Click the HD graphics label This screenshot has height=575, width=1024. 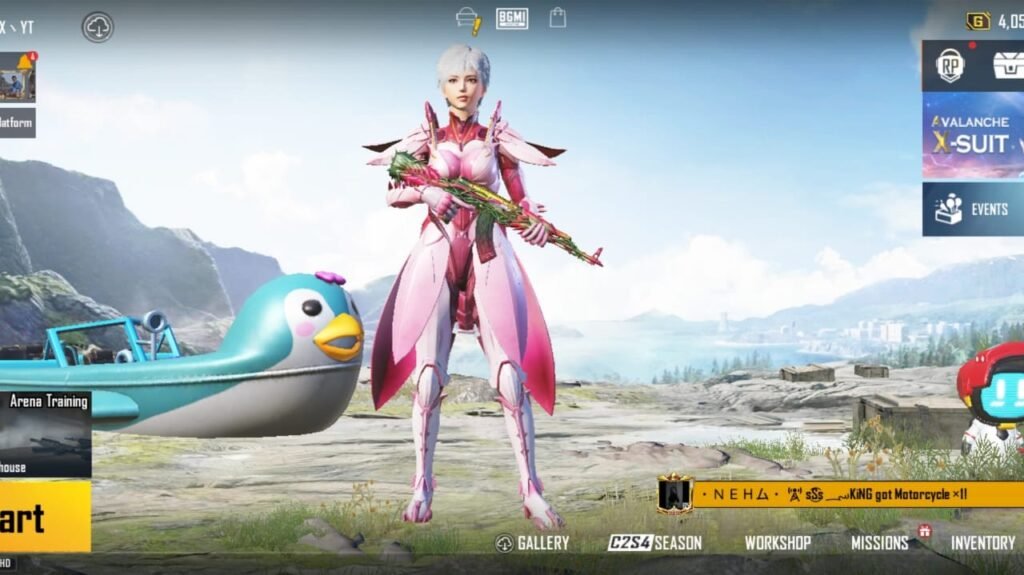click(x=8, y=564)
